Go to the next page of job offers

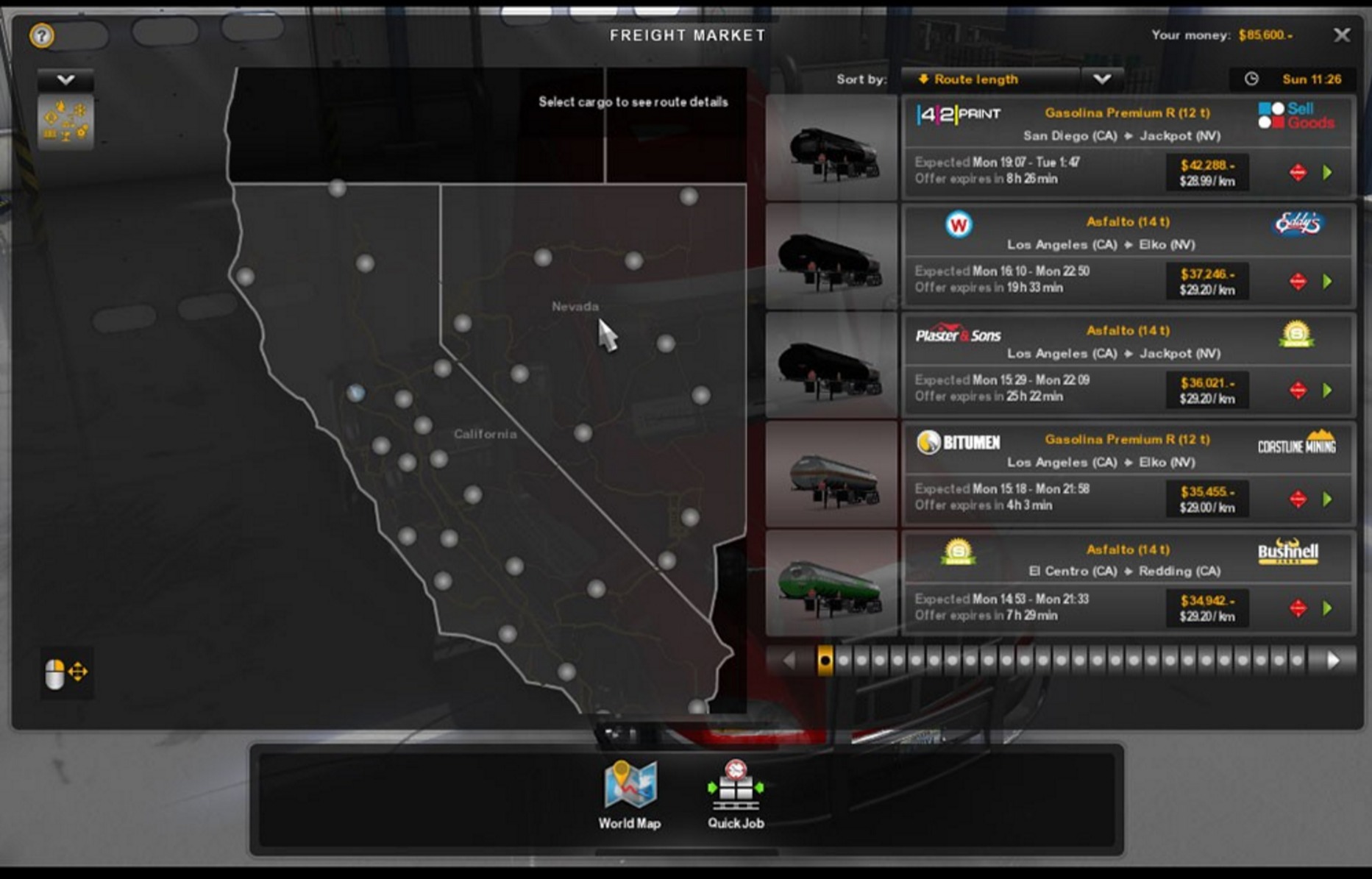1333,661
